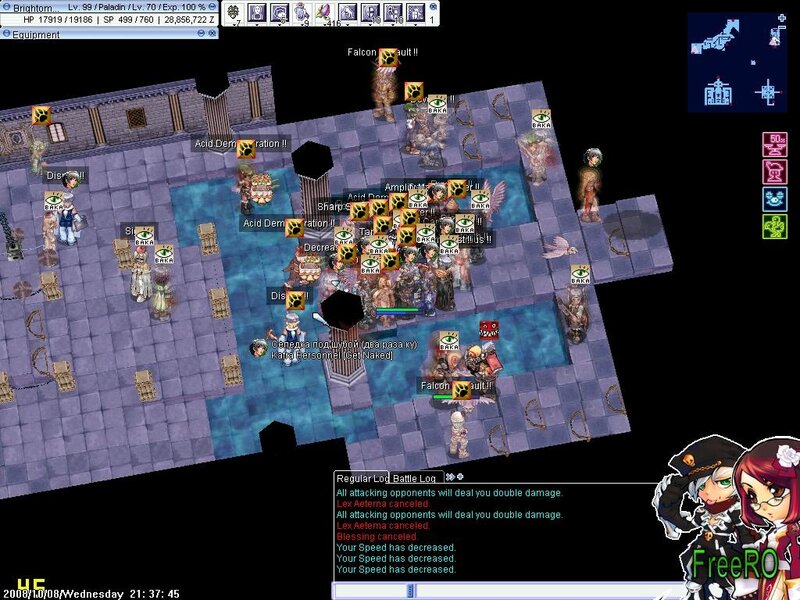Close the Equipment window
The image size is (800, 600).
click(212, 34)
